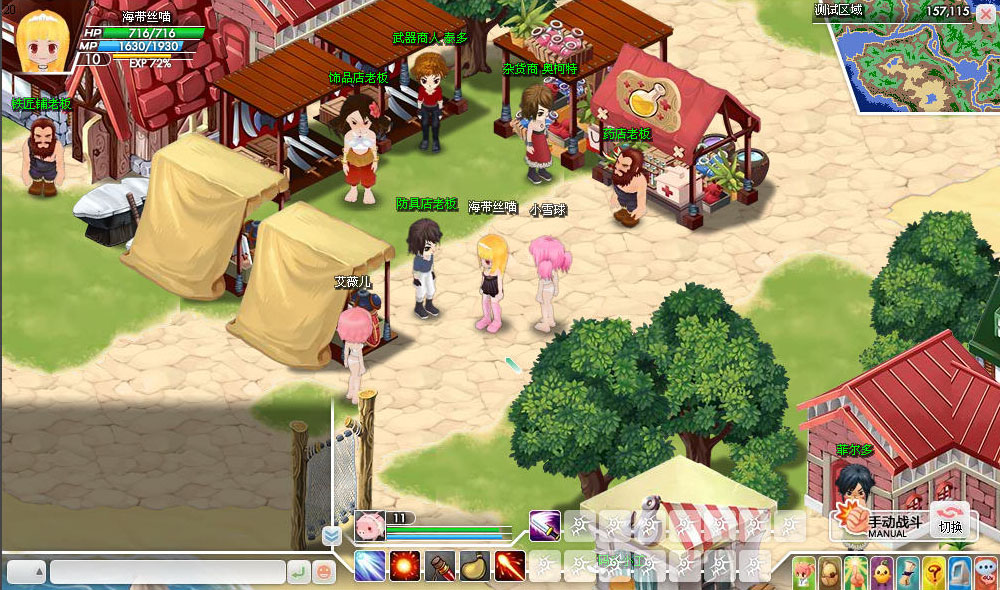
Task: Open the computer monitor system icon
Action: click(958, 572)
